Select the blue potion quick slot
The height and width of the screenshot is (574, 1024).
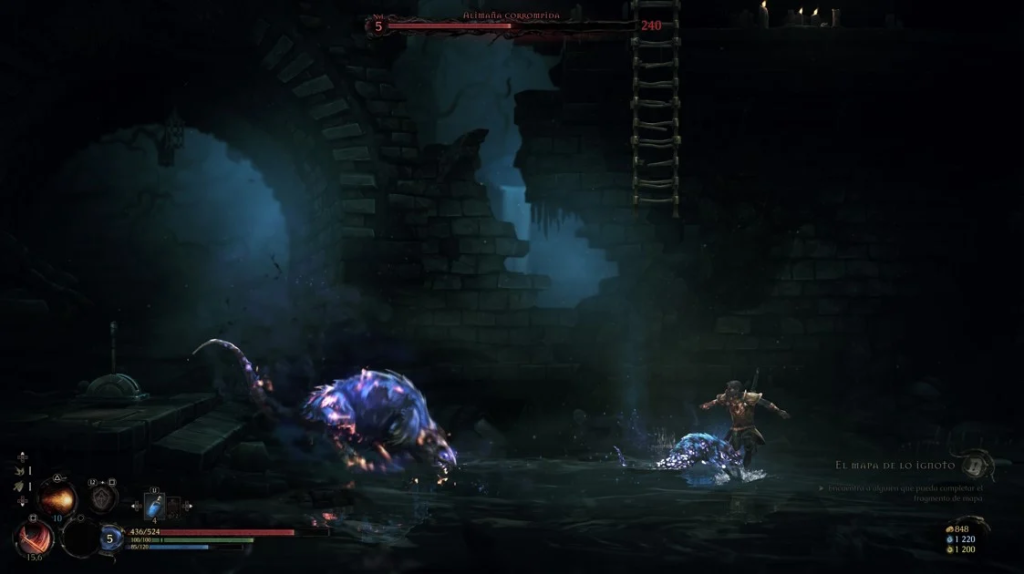[x=154, y=506]
